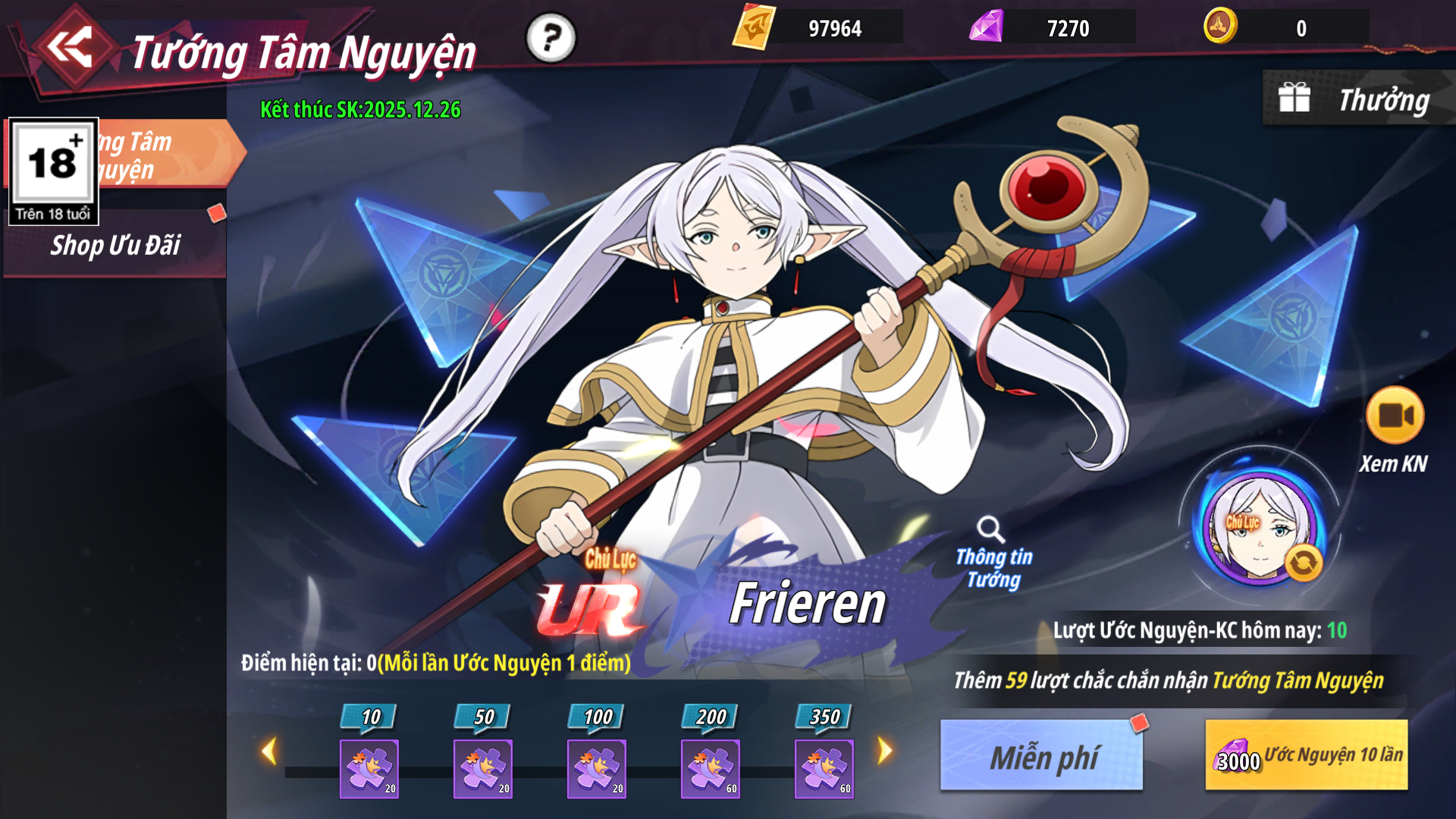Viewport: 1456px width, 819px height.
Task: Select the 350-point milestone puzzle reward
Action: click(824, 767)
